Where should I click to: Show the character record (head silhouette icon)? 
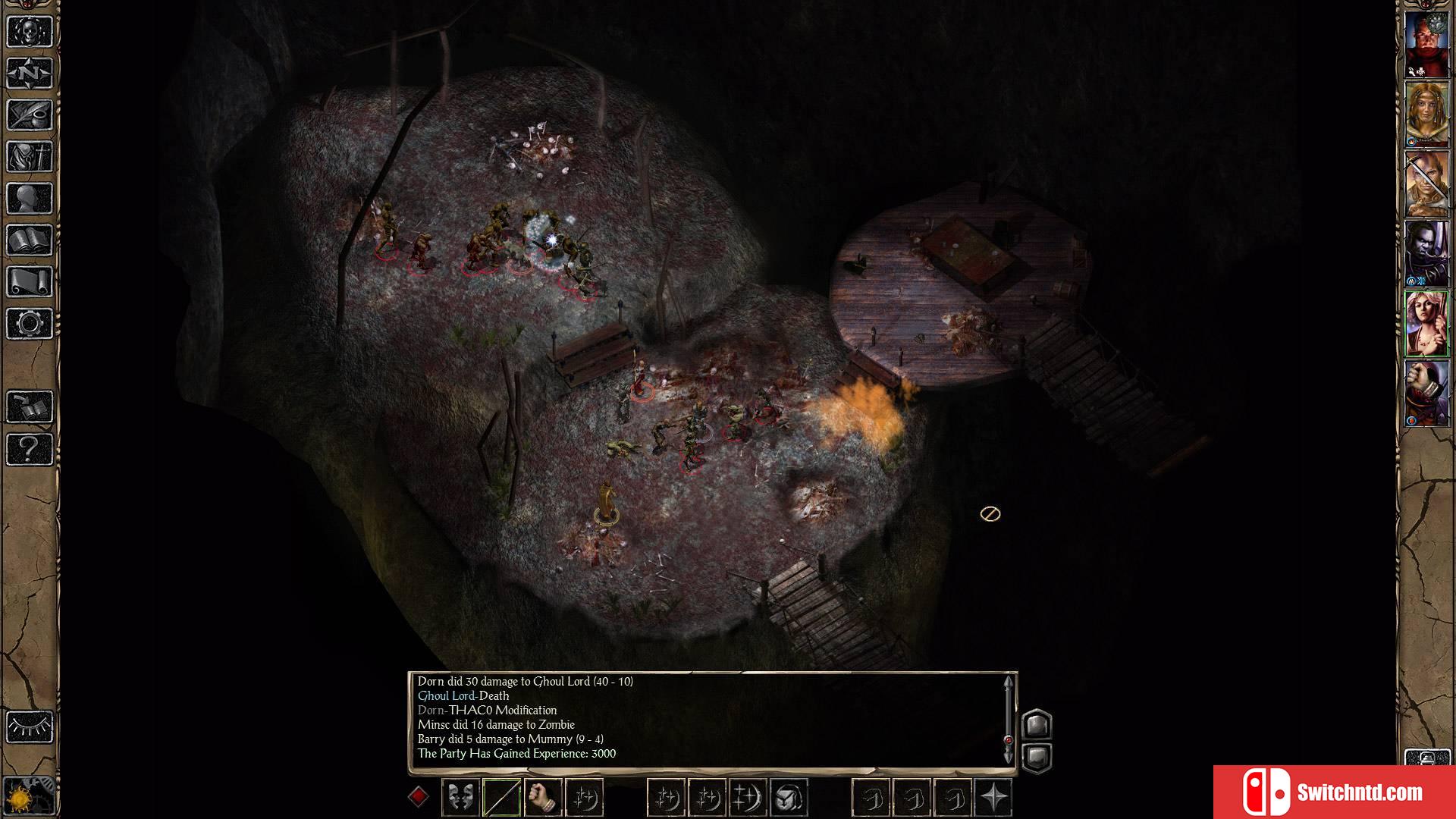pyautogui.click(x=30, y=199)
